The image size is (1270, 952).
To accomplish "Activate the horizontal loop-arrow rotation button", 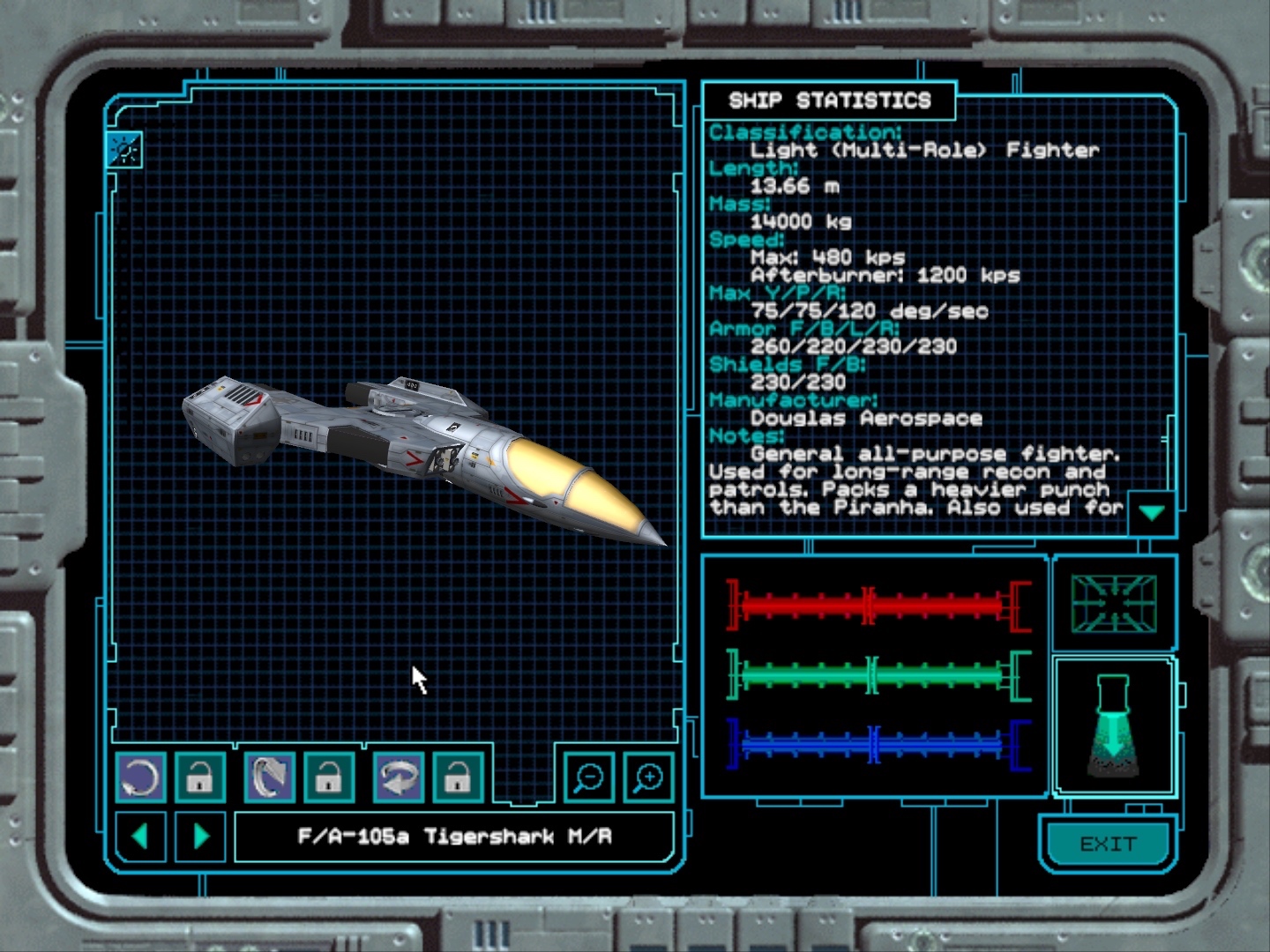I will [399, 777].
